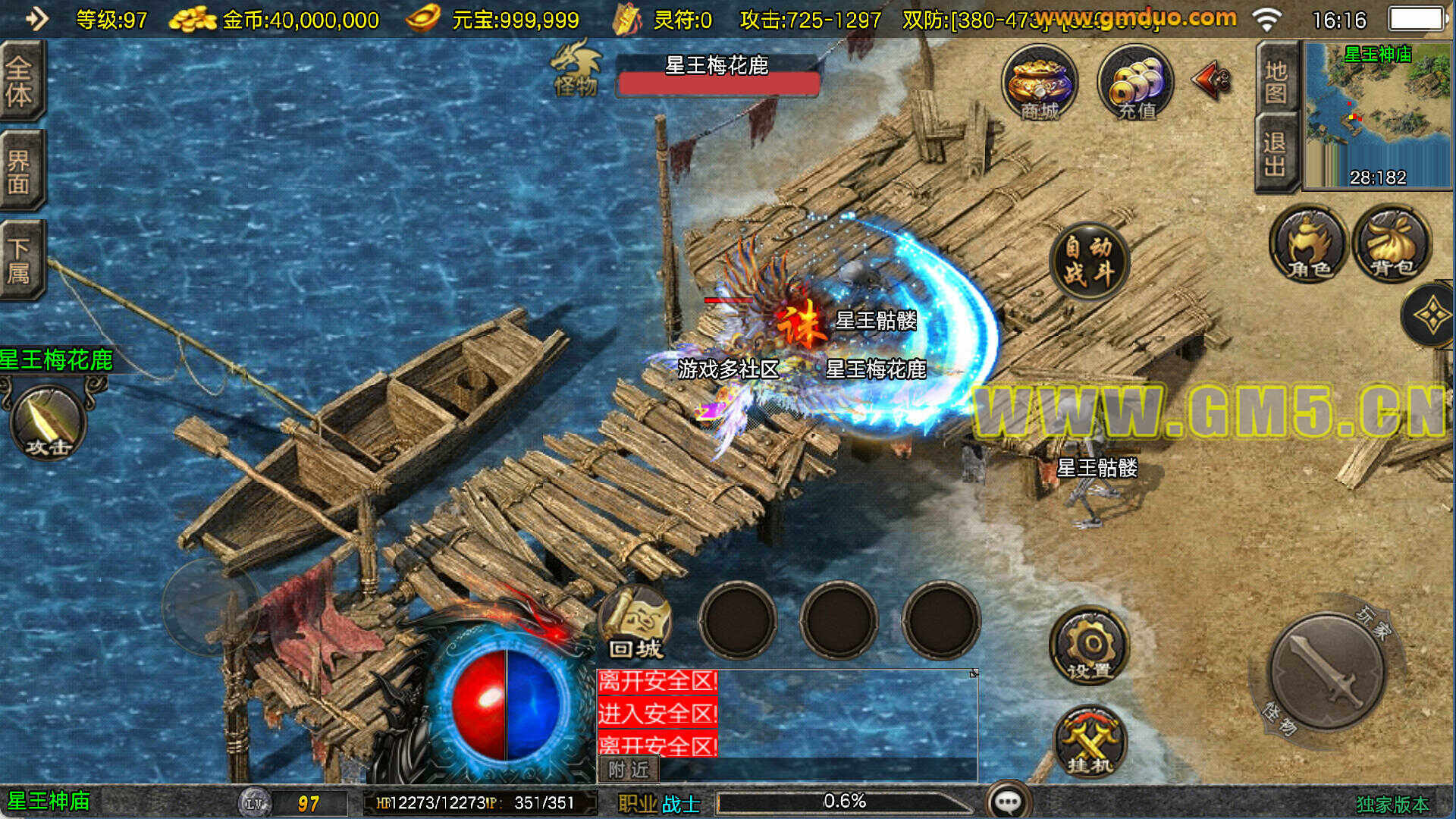This screenshot has height=819, width=1456.
Task: Tap the large sword attack button
Action: click(1326, 672)
